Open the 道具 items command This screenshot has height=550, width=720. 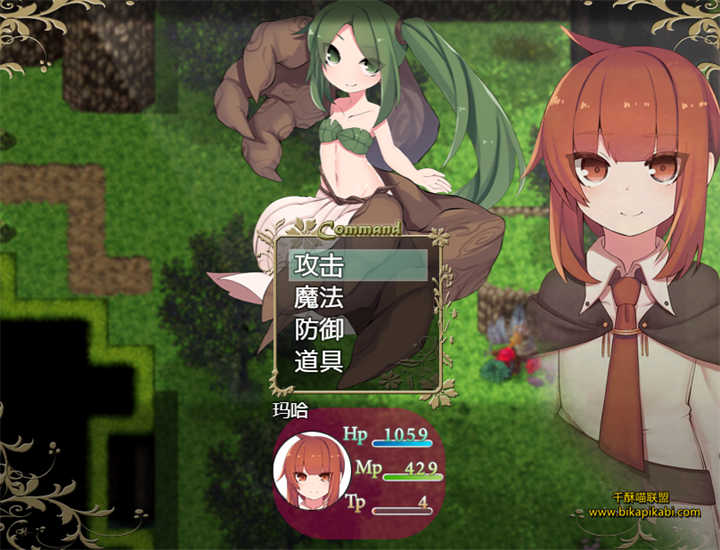coord(320,361)
